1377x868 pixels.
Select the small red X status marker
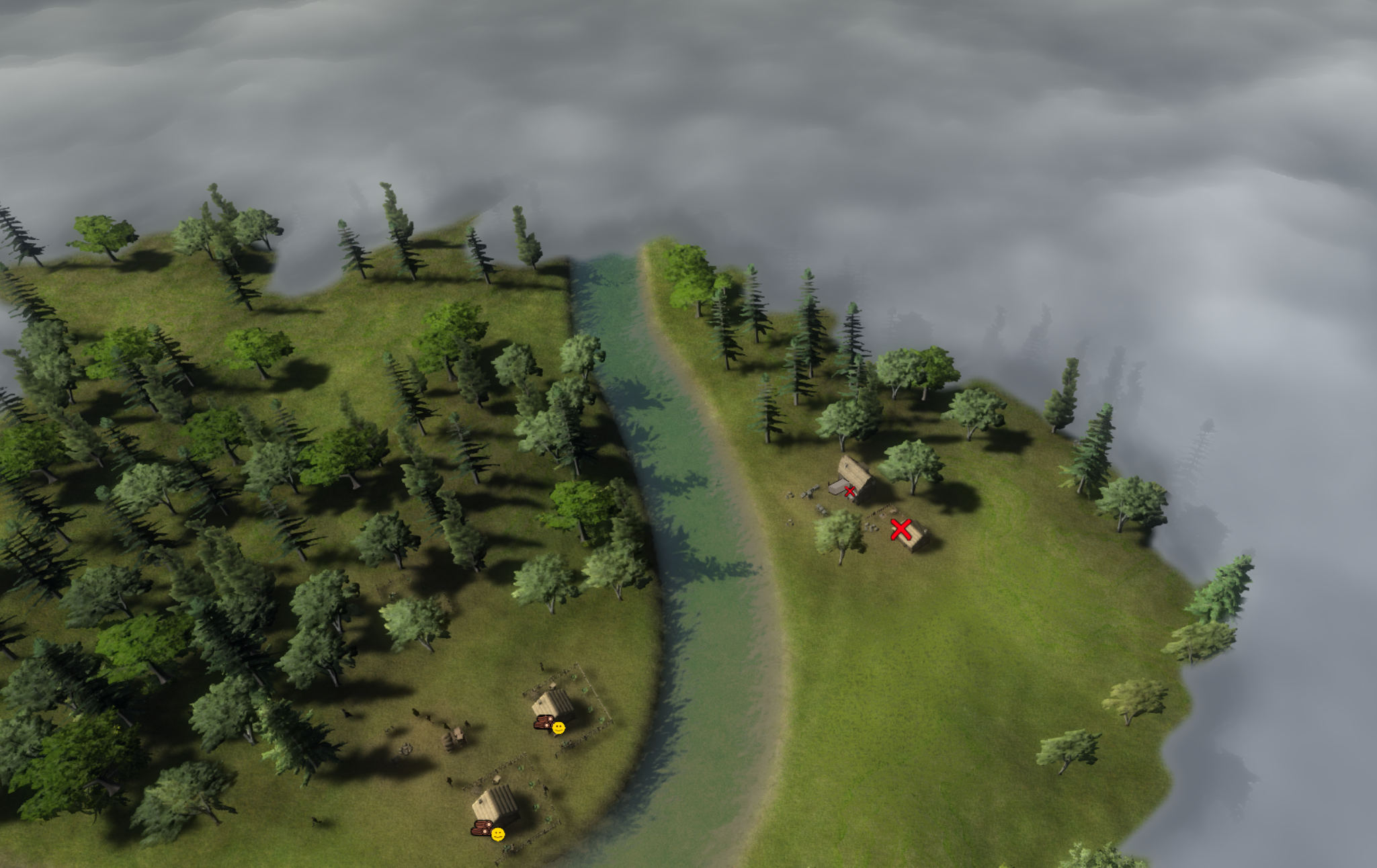(x=850, y=492)
